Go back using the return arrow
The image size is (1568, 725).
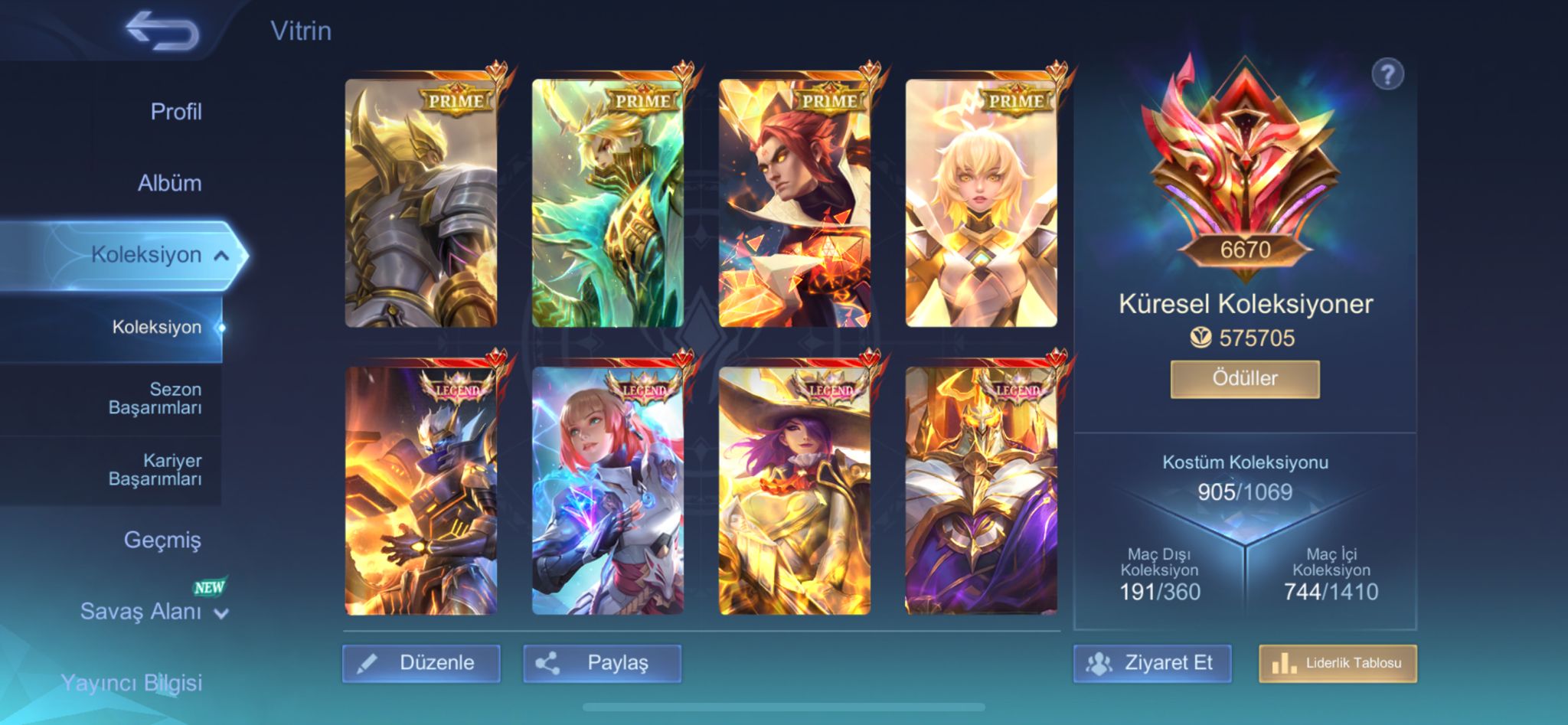click(x=162, y=32)
